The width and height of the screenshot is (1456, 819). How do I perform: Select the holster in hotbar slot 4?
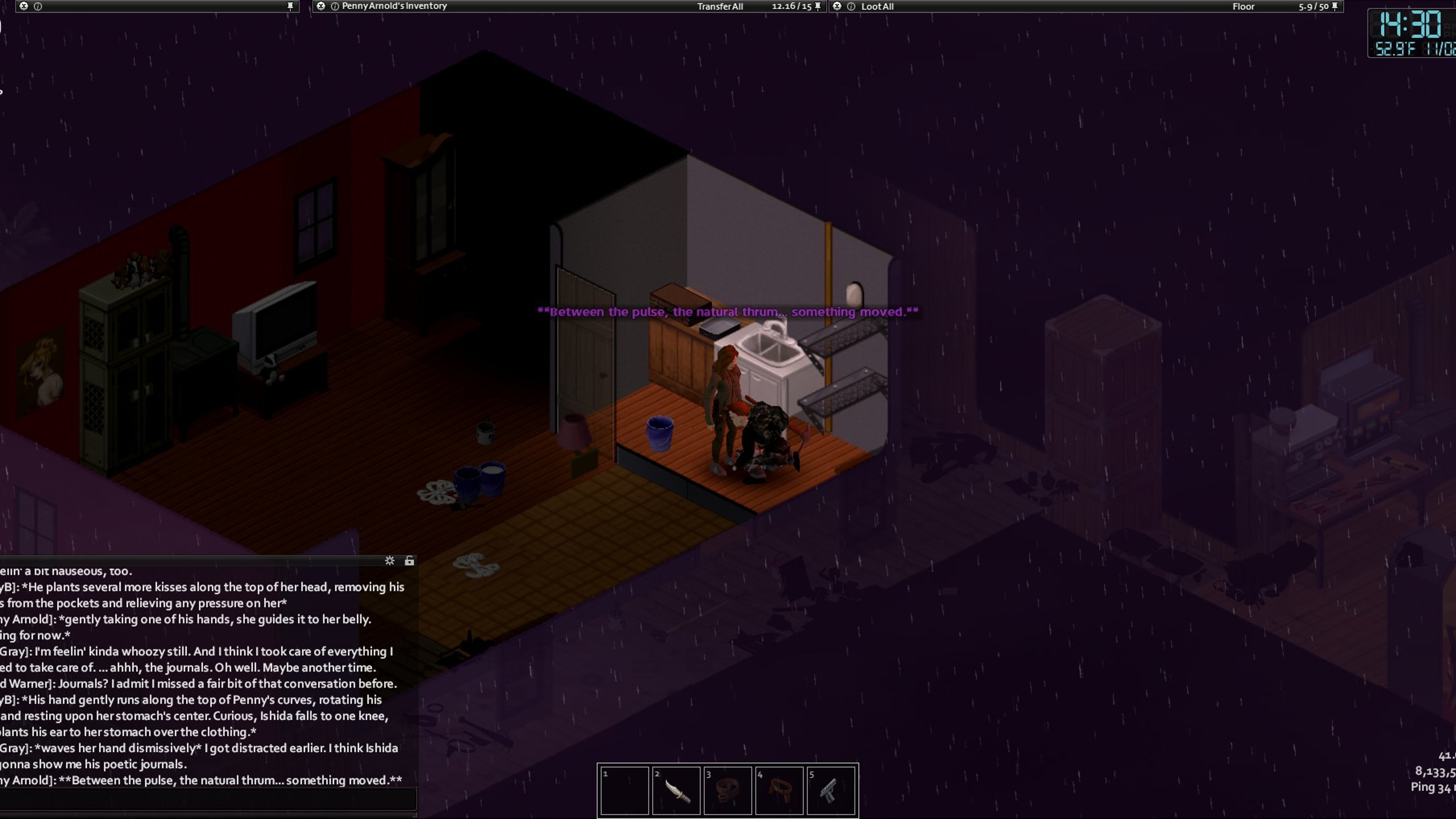pos(779,790)
